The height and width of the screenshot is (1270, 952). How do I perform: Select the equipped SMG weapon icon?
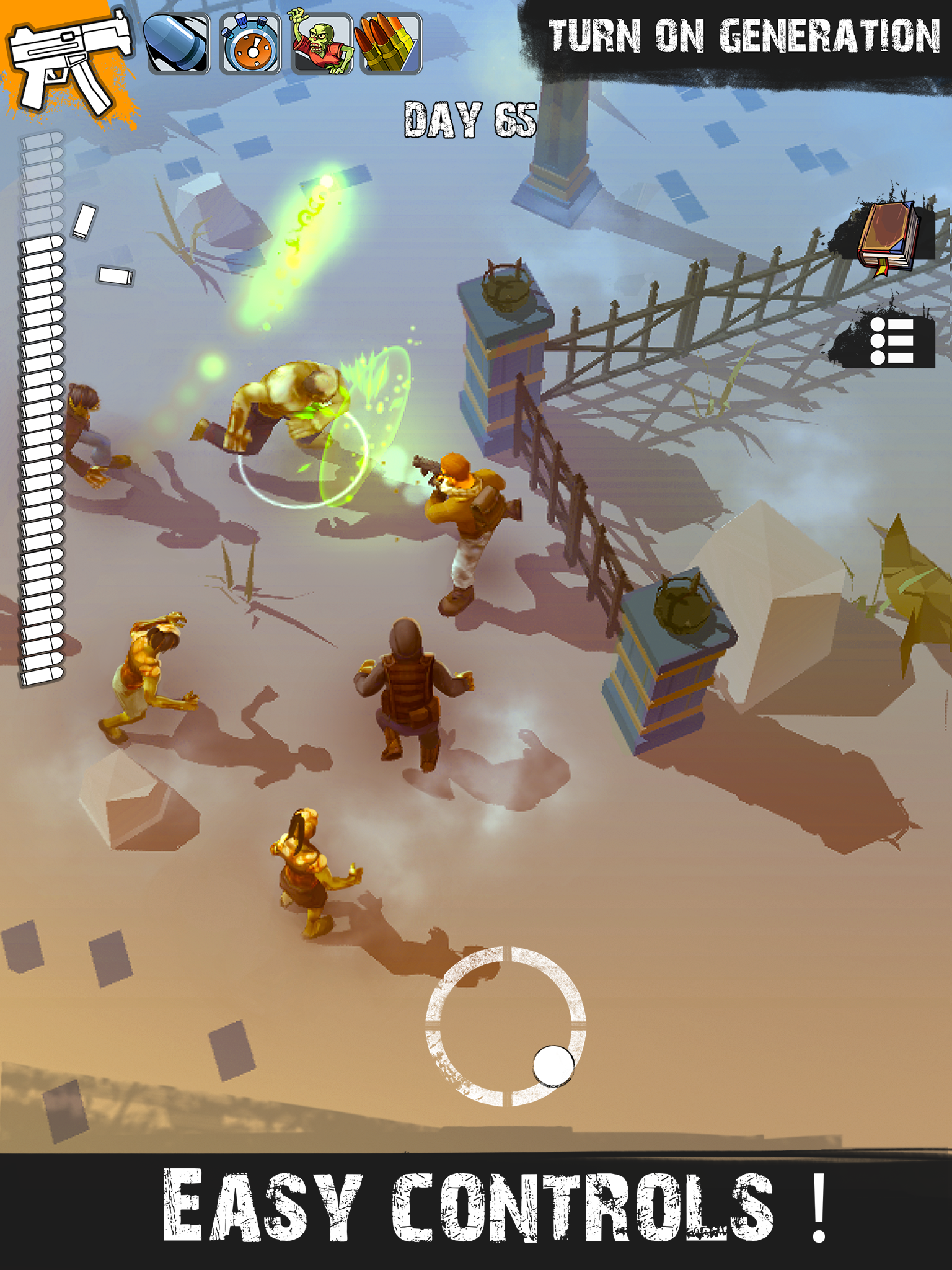[x=71, y=56]
